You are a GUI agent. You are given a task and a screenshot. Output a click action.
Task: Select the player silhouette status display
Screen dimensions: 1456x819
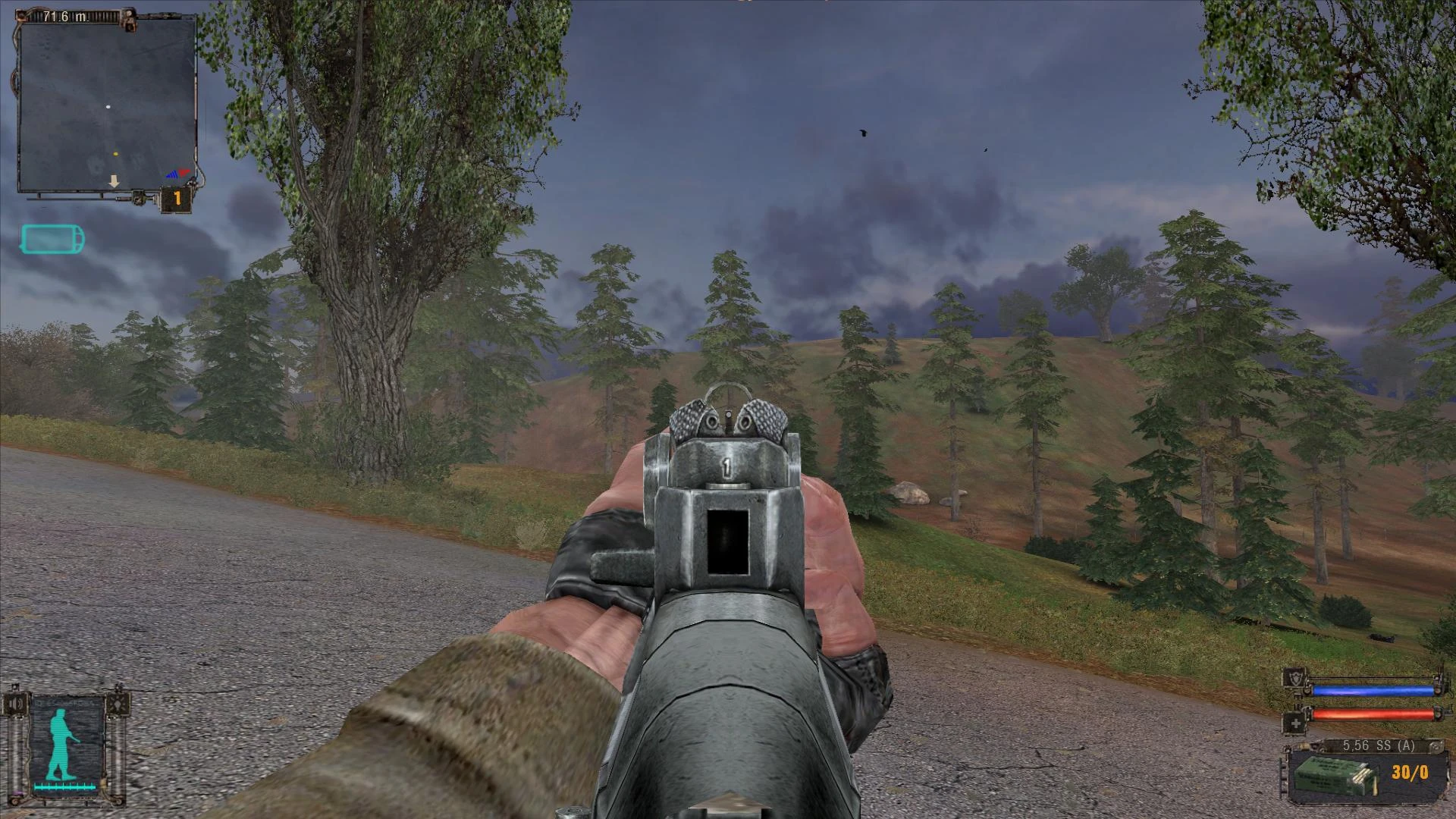tap(59, 742)
